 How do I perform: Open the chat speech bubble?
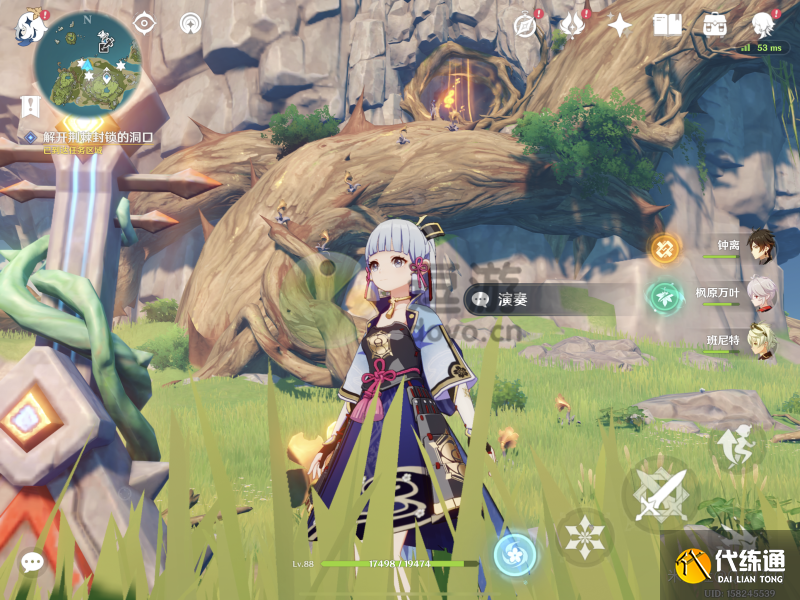[32, 563]
